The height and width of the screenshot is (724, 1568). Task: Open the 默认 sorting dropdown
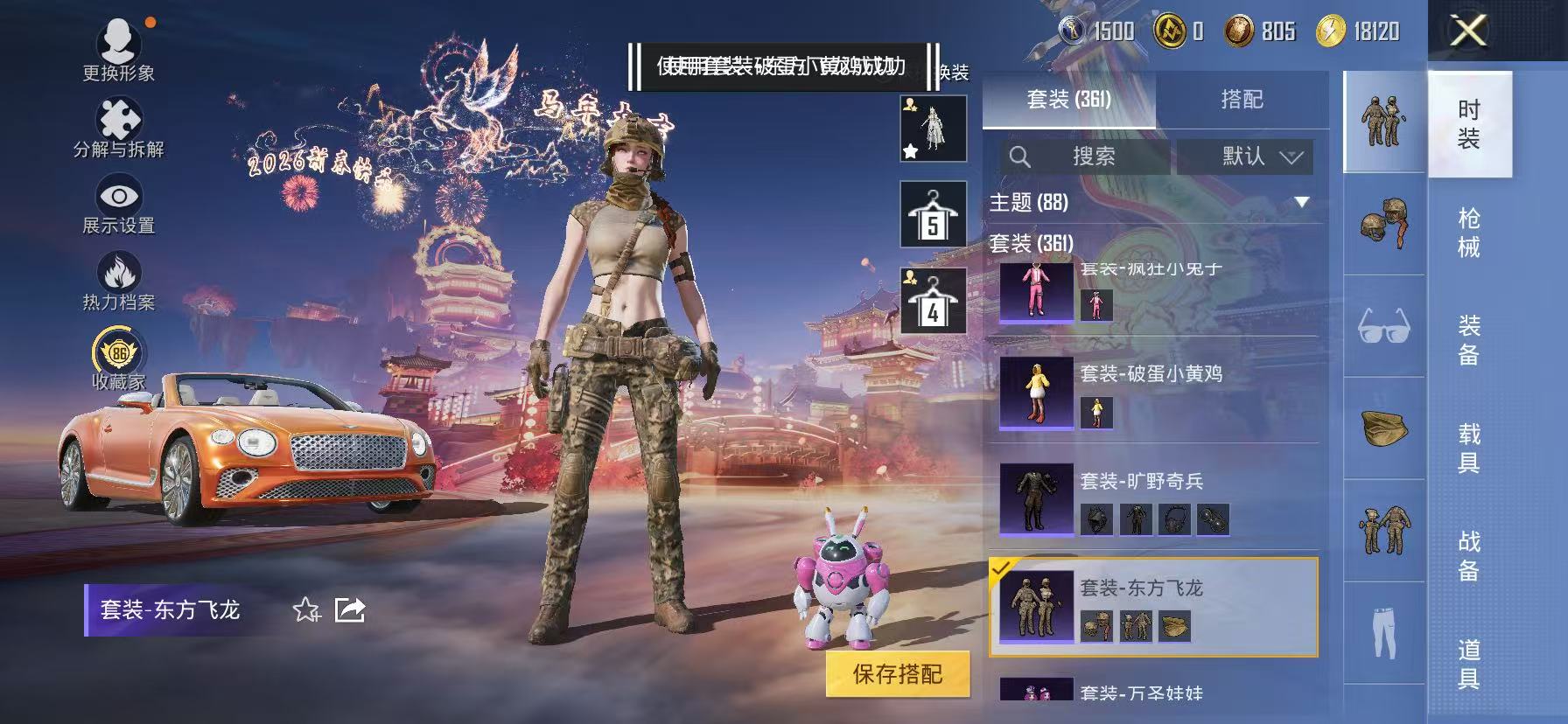(x=1245, y=157)
